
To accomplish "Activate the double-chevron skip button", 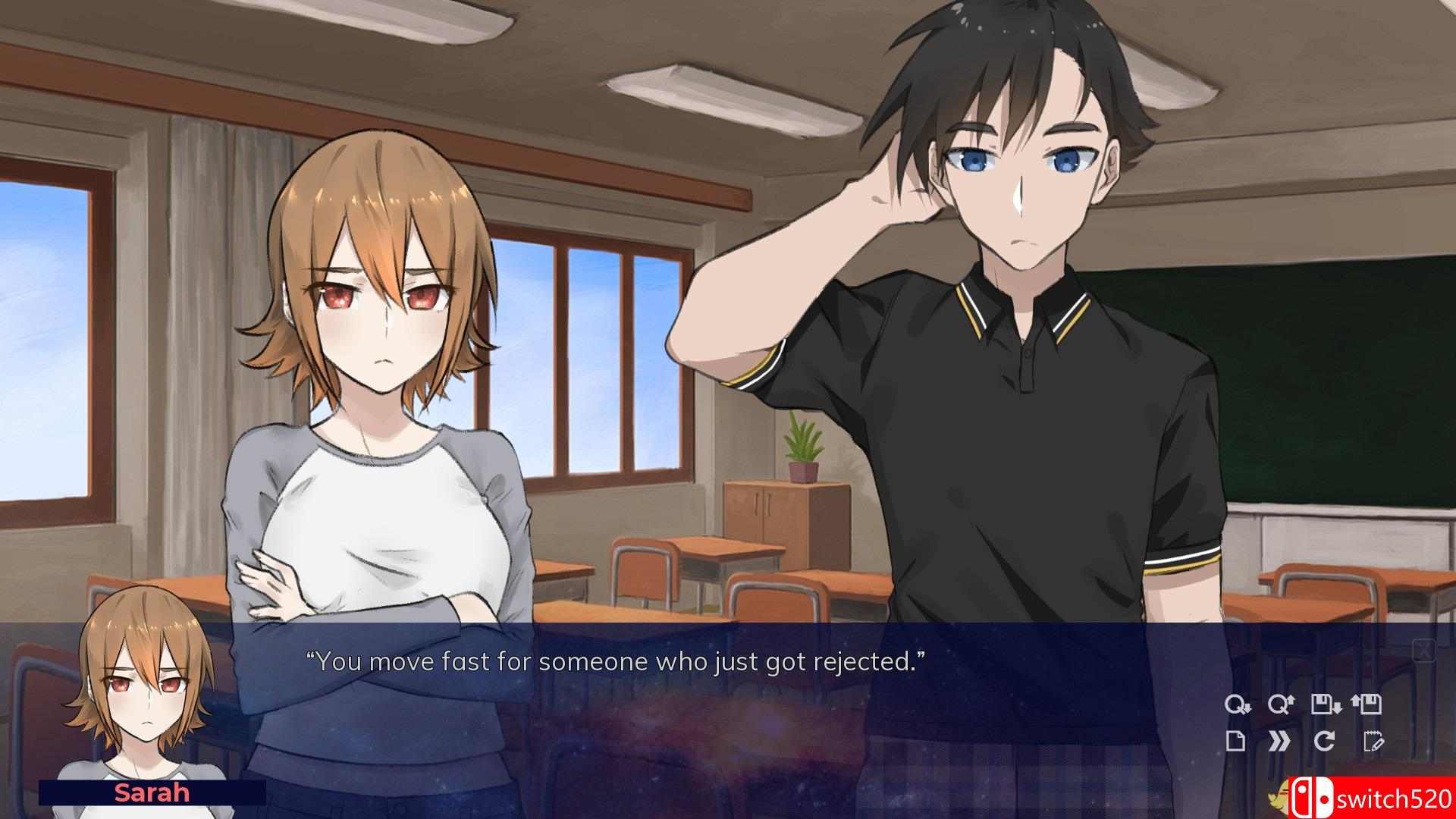I will click(1279, 741).
